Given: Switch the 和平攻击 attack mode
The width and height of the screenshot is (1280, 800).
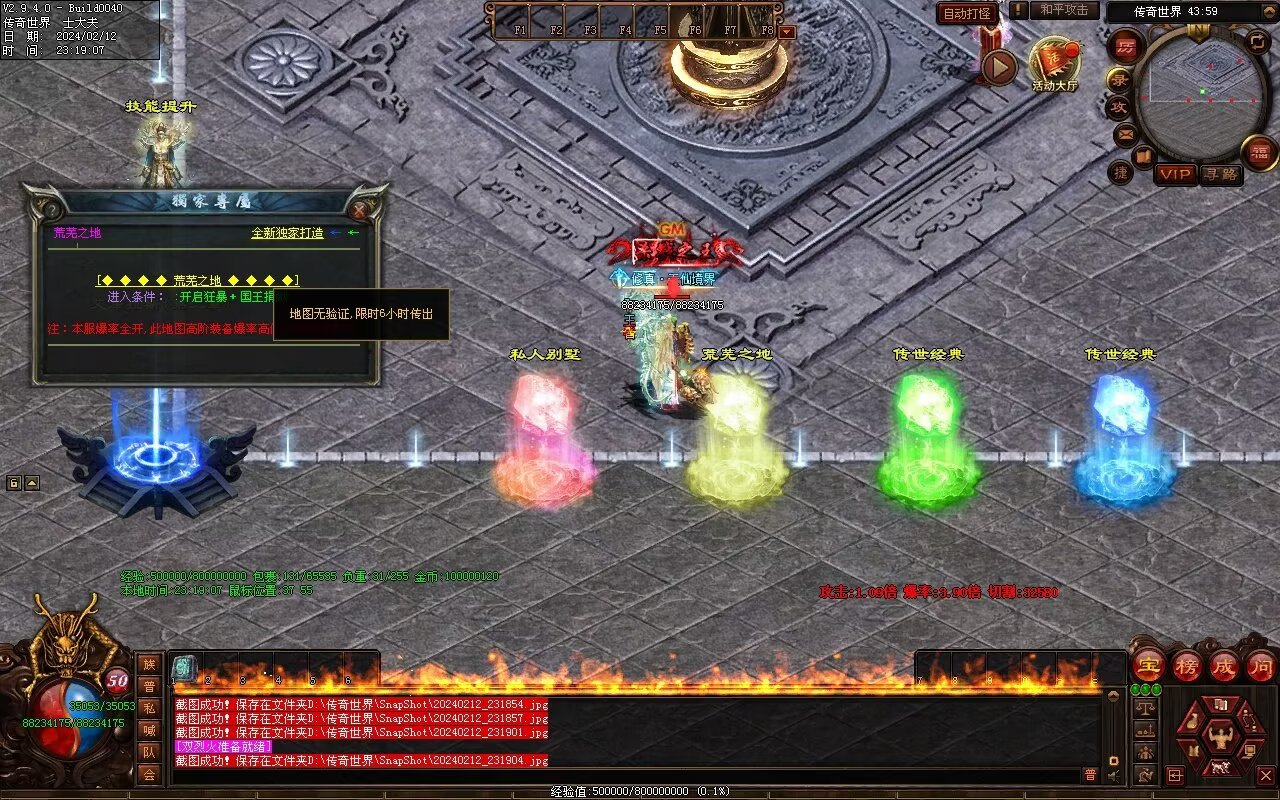Looking at the screenshot, I should 1063,10.
